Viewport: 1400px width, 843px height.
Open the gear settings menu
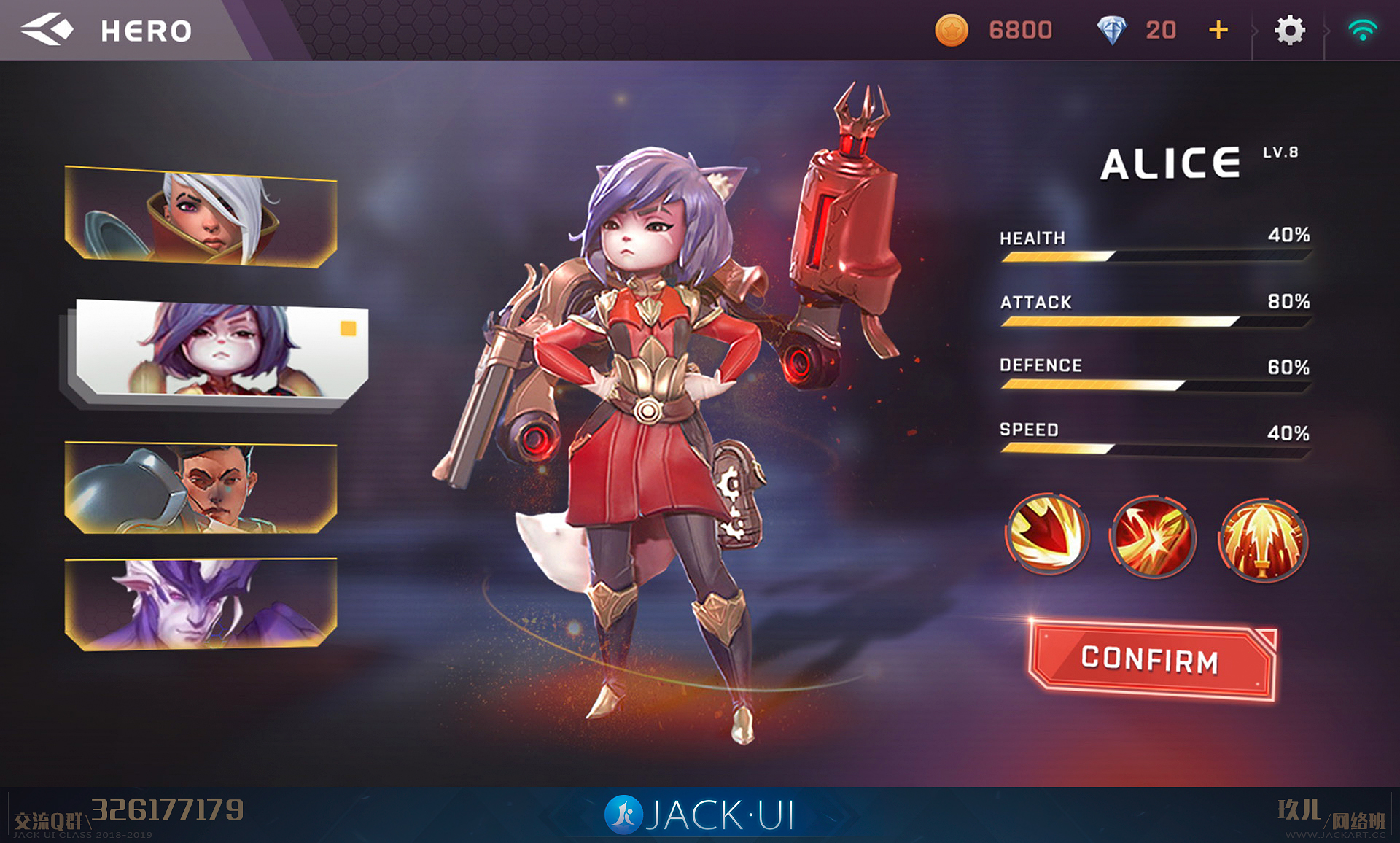[x=1289, y=31]
